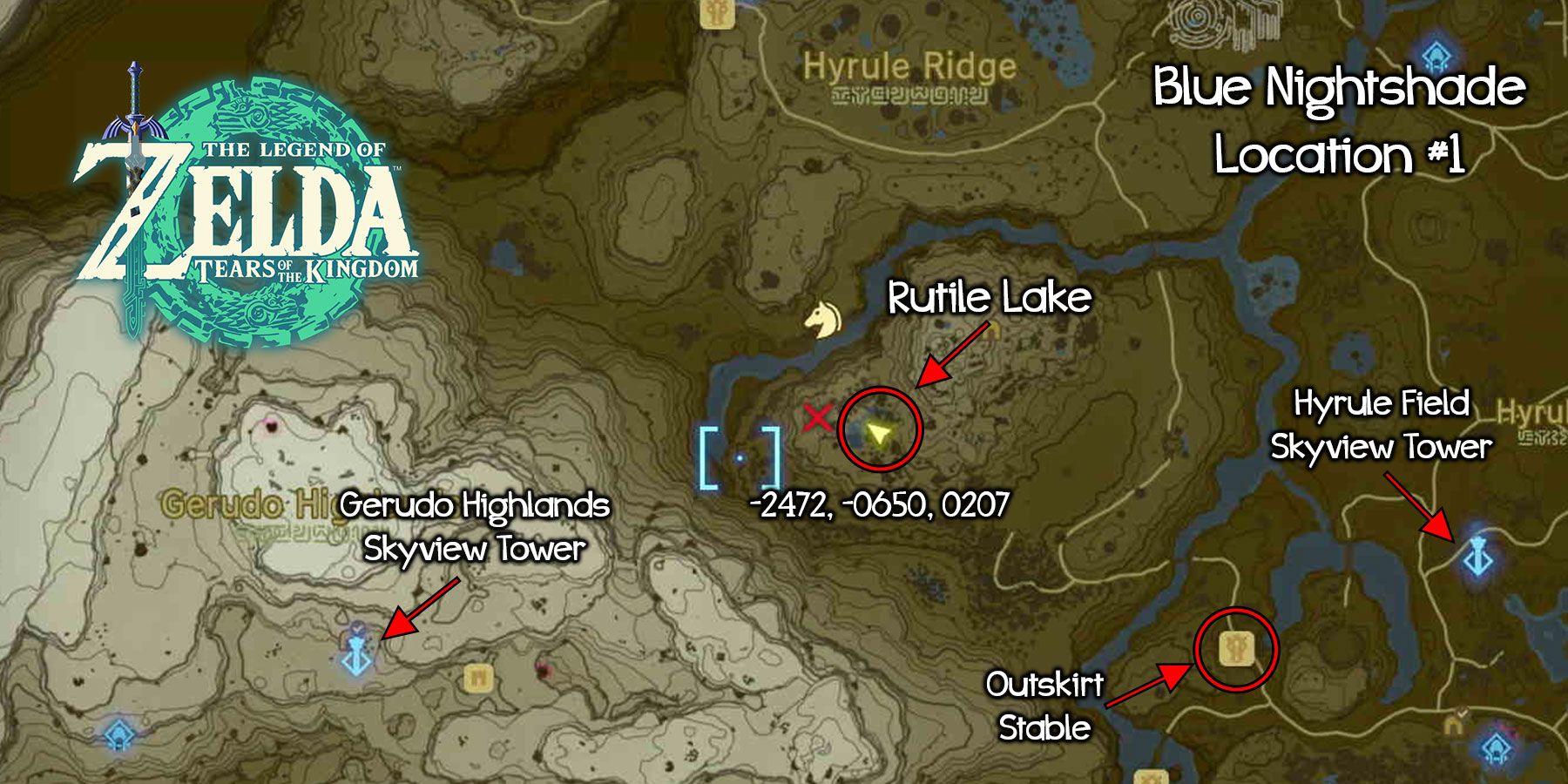Select the glowing shrine icon near the bottom-right

[1497, 747]
